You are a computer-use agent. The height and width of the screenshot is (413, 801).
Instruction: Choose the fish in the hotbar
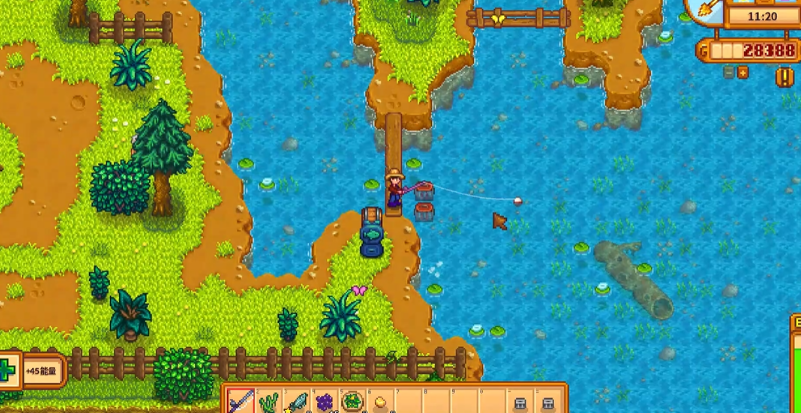point(297,403)
